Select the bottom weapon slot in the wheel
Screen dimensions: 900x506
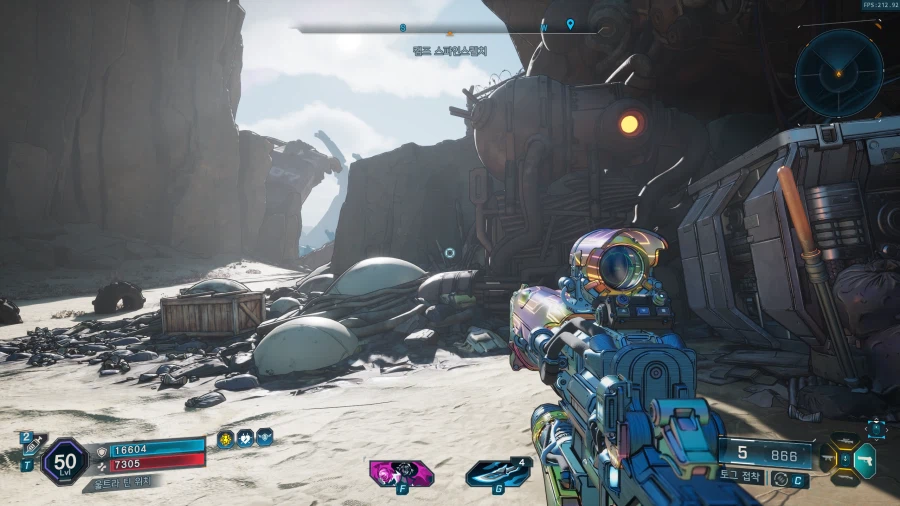847,479
